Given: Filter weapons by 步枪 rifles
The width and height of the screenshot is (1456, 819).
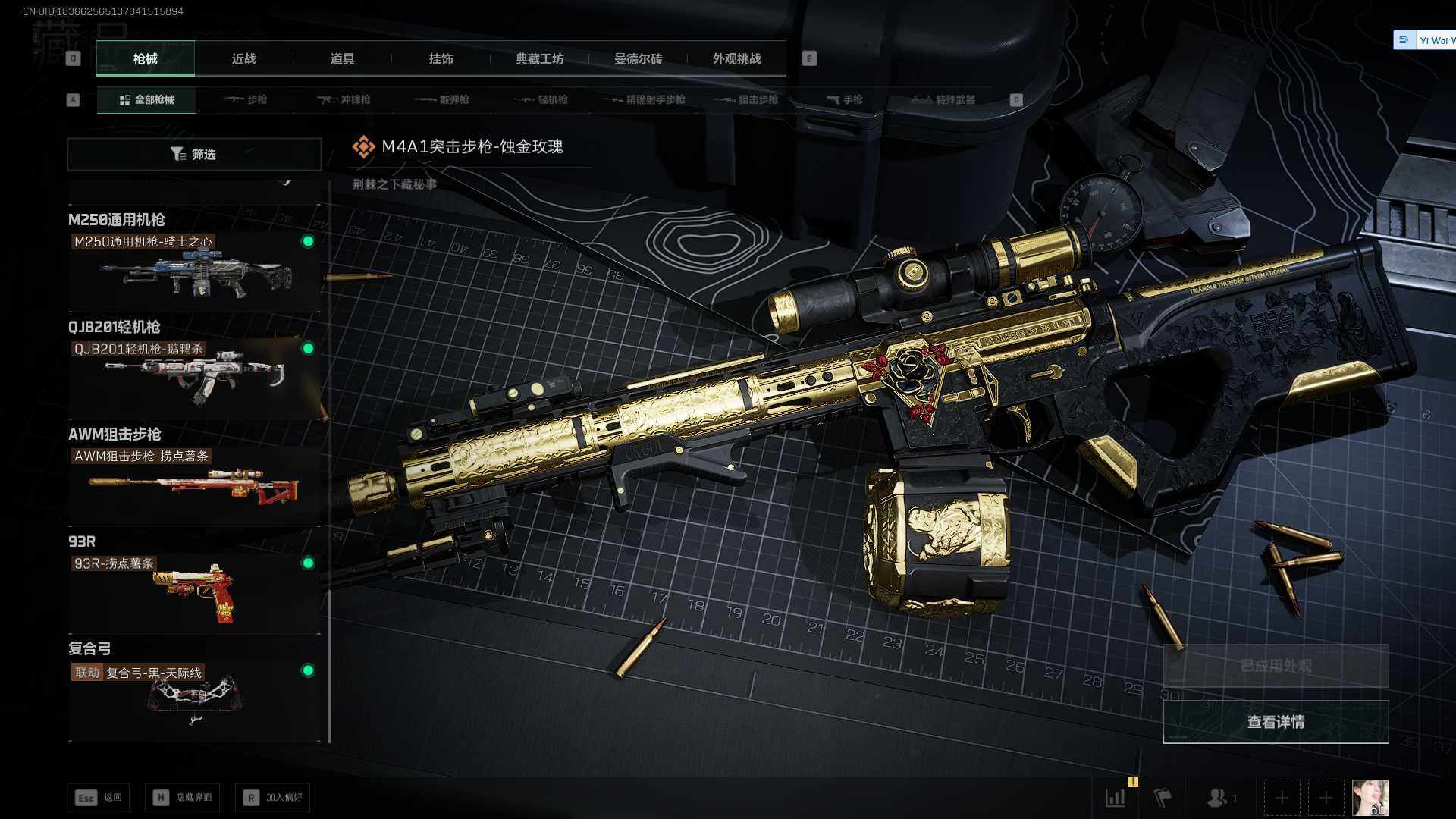Looking at the screenshot, I should point(246,99).
